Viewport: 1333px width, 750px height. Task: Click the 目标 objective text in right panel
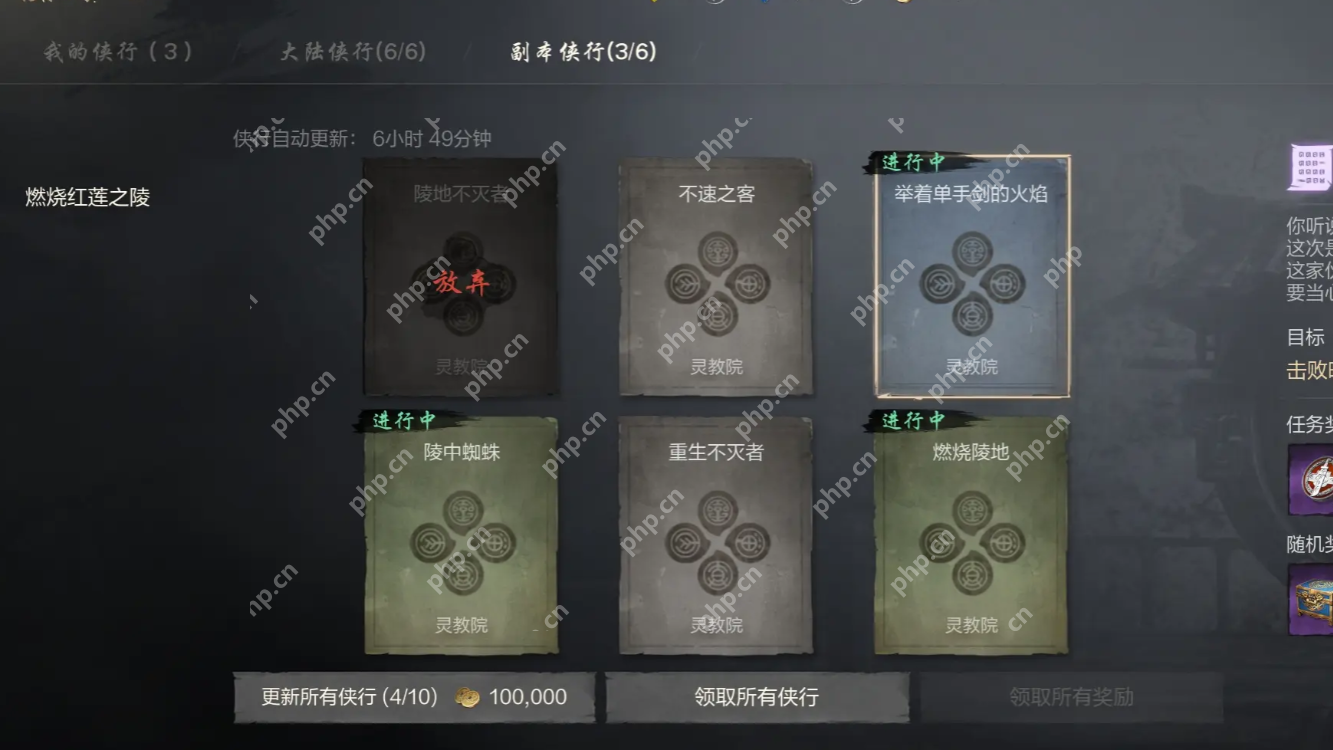pyautogui.click(x=1307, y=337)
